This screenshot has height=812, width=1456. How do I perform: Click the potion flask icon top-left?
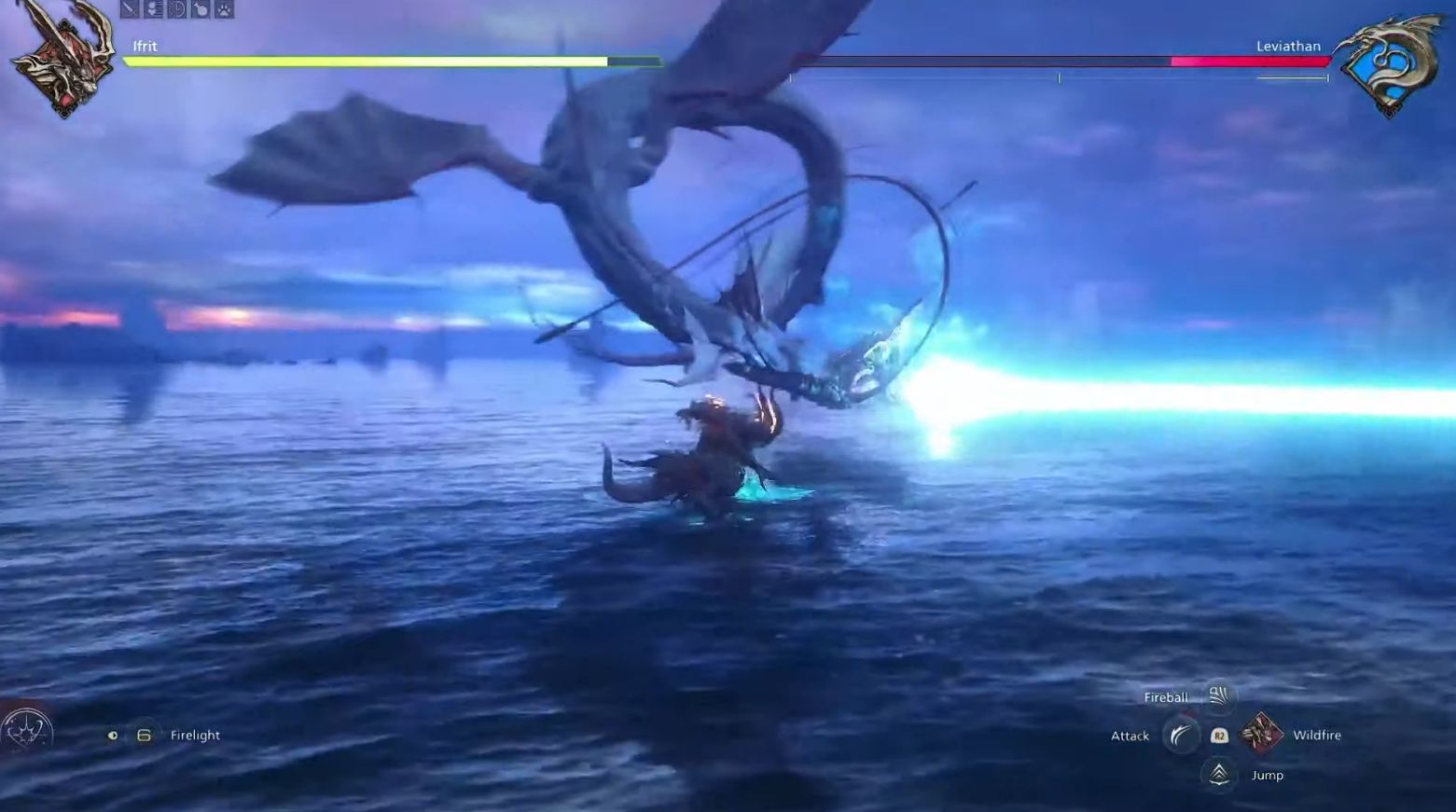pos(201,10)
